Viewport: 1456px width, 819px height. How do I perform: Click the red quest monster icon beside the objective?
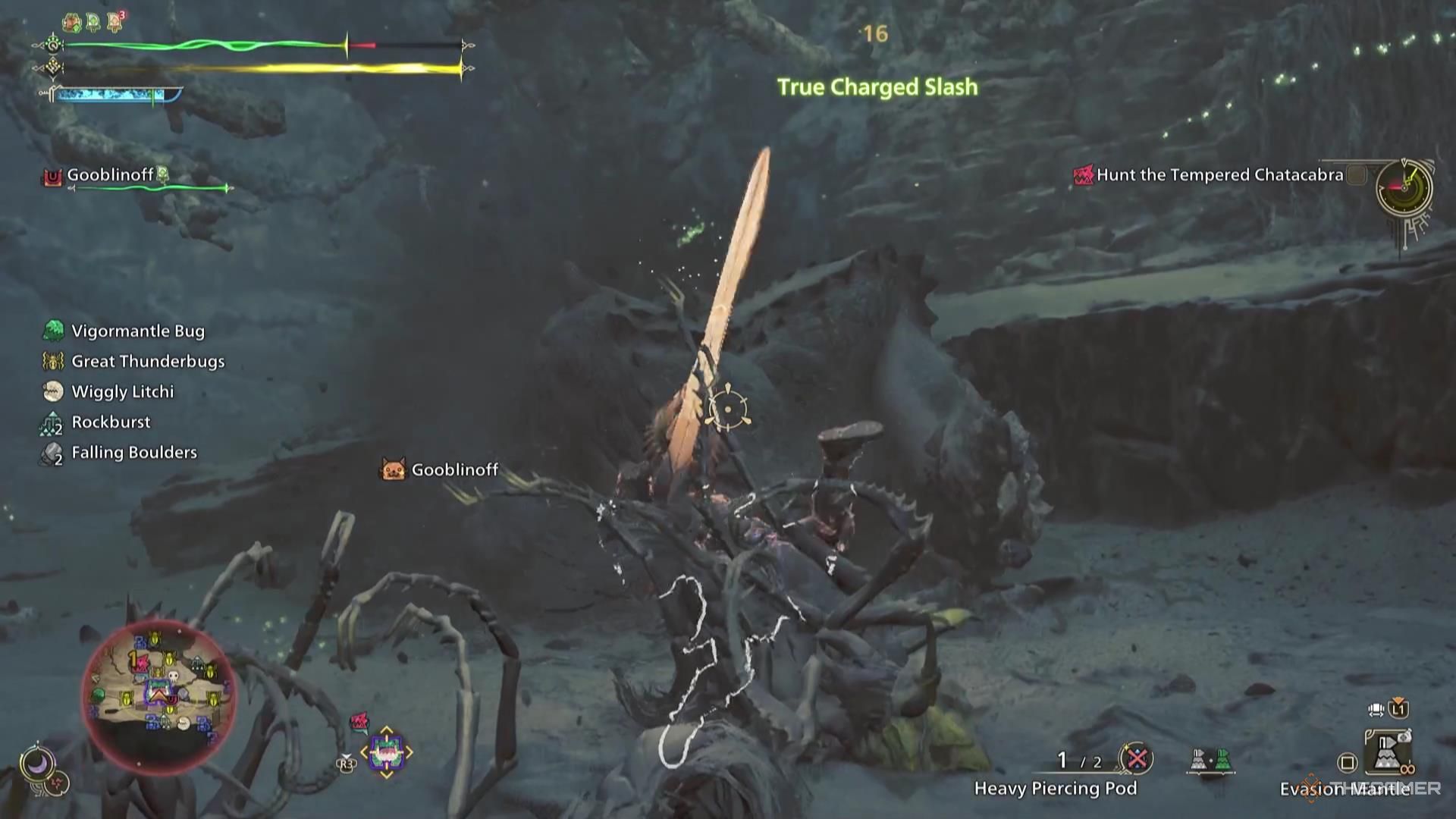click(1082, 174)
